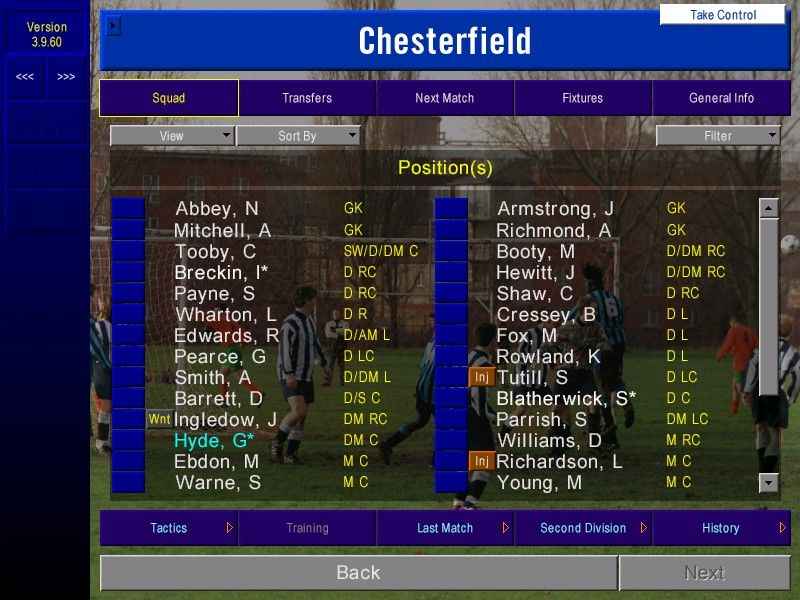The width and height of the screenshot is (800, 600).
Task: Open the Sort By dropdown
Action: [298, 136]
